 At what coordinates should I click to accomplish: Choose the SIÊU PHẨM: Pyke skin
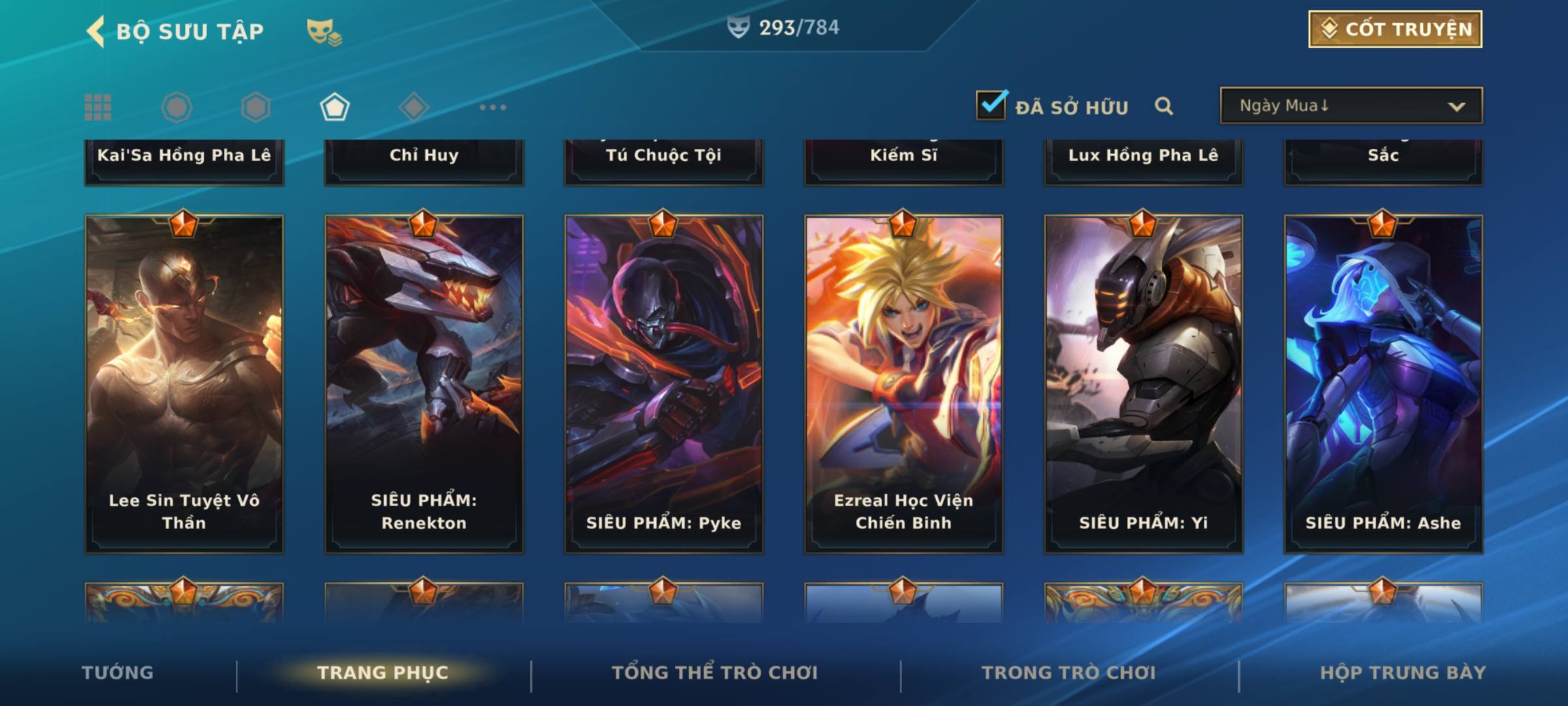click(664, 384)
